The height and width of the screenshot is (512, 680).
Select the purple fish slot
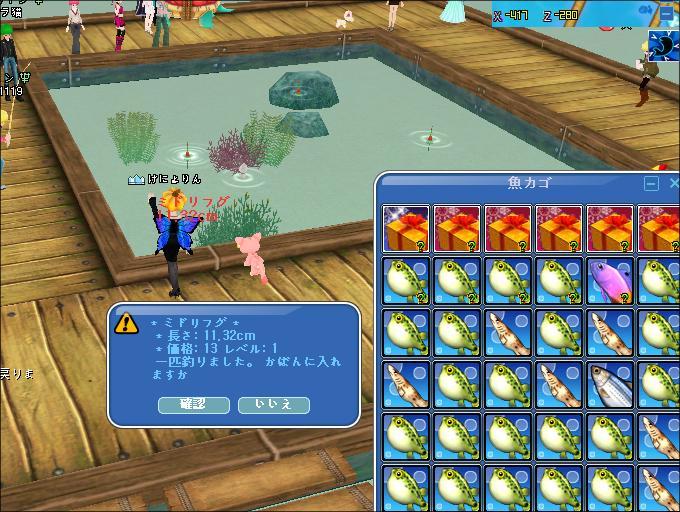[x=611, y=281]
